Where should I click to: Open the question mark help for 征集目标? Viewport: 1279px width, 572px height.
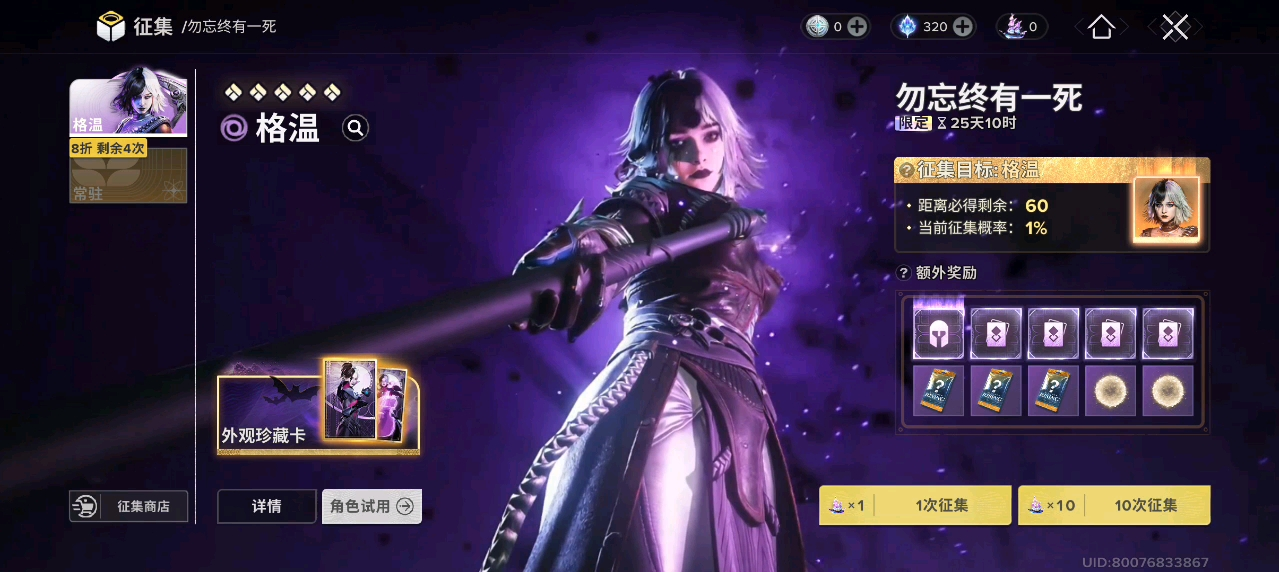907,170
